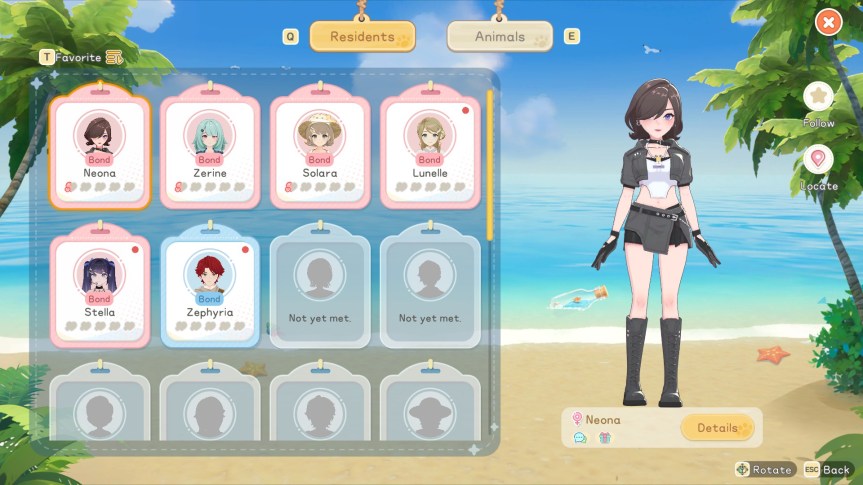Locate Neona with the pin button

tap(818, 160)
